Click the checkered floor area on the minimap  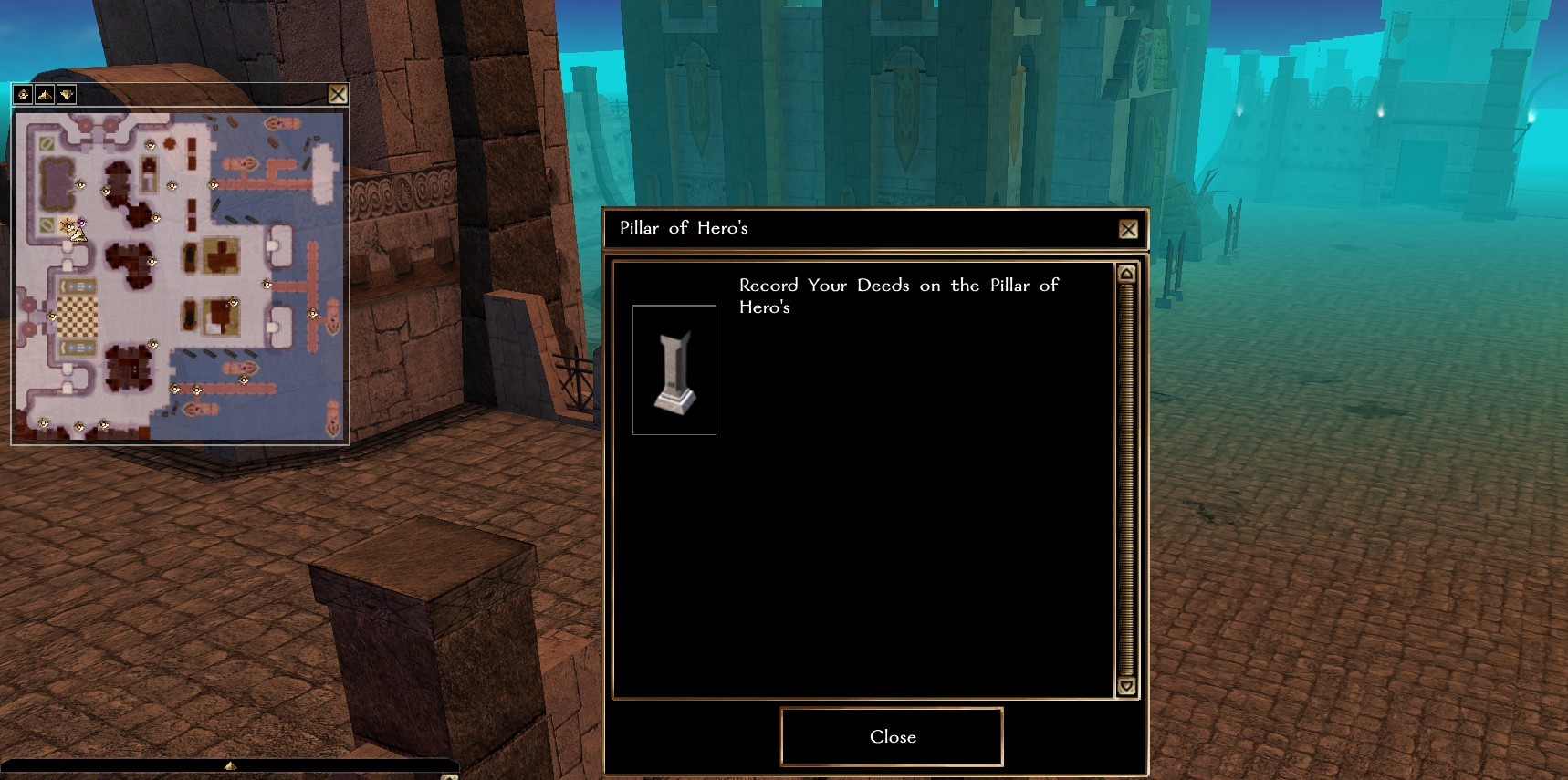(x=78, y=317)
